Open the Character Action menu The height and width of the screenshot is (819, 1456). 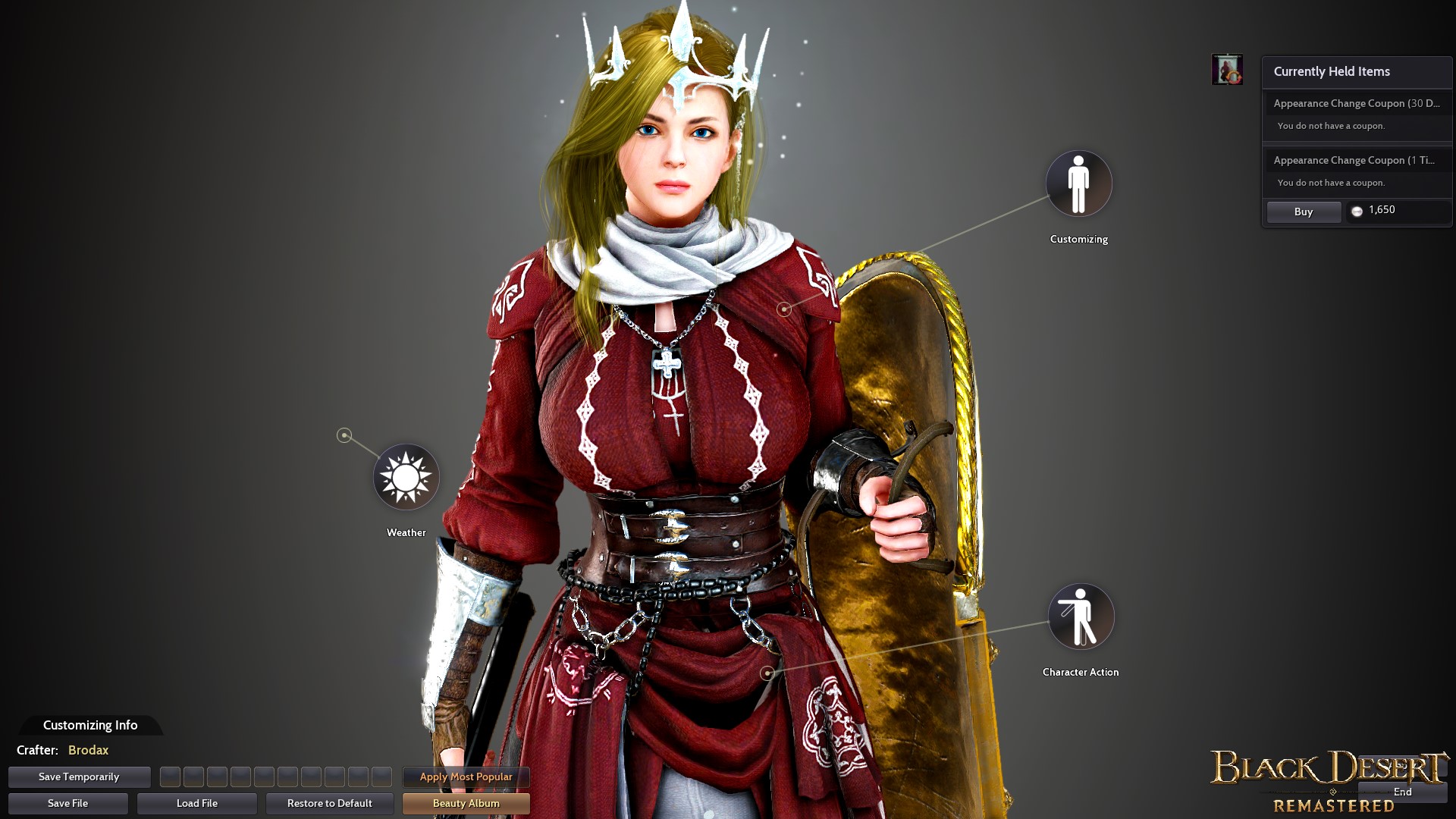[1081, 617]
